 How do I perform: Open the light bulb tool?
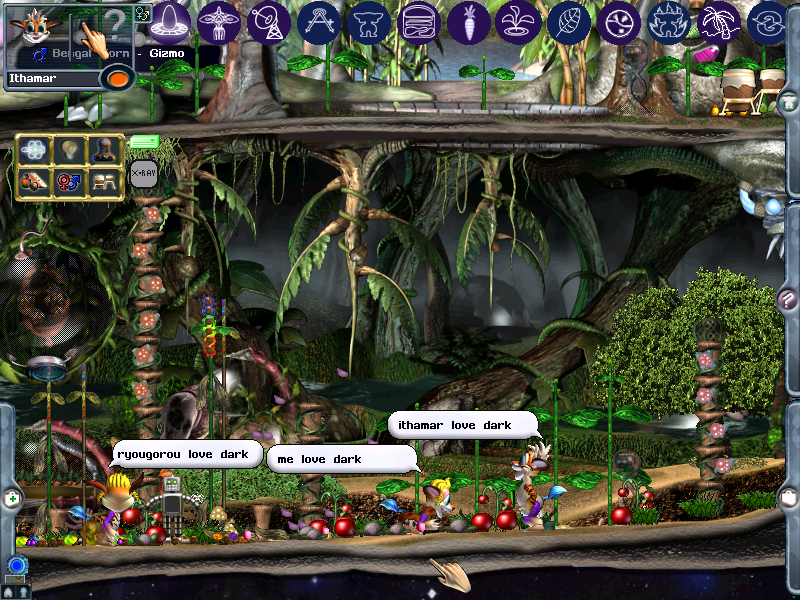pyautogui.click(x=68, y=151)
